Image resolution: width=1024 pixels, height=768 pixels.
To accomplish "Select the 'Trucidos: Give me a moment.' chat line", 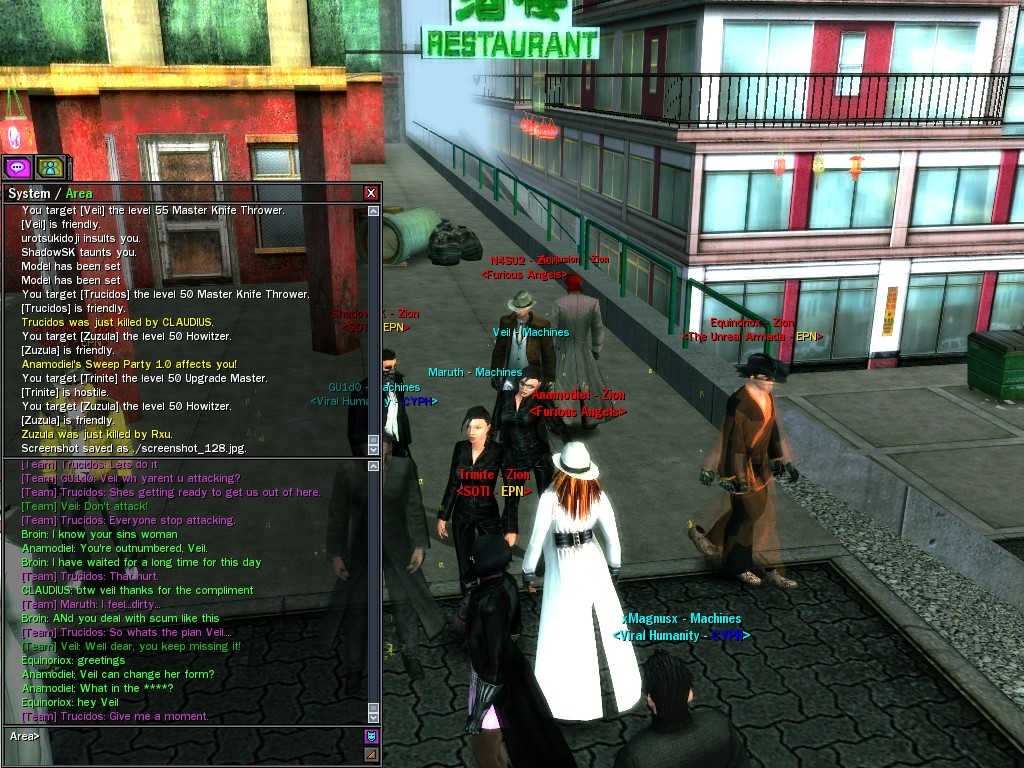I will [115, 716].
